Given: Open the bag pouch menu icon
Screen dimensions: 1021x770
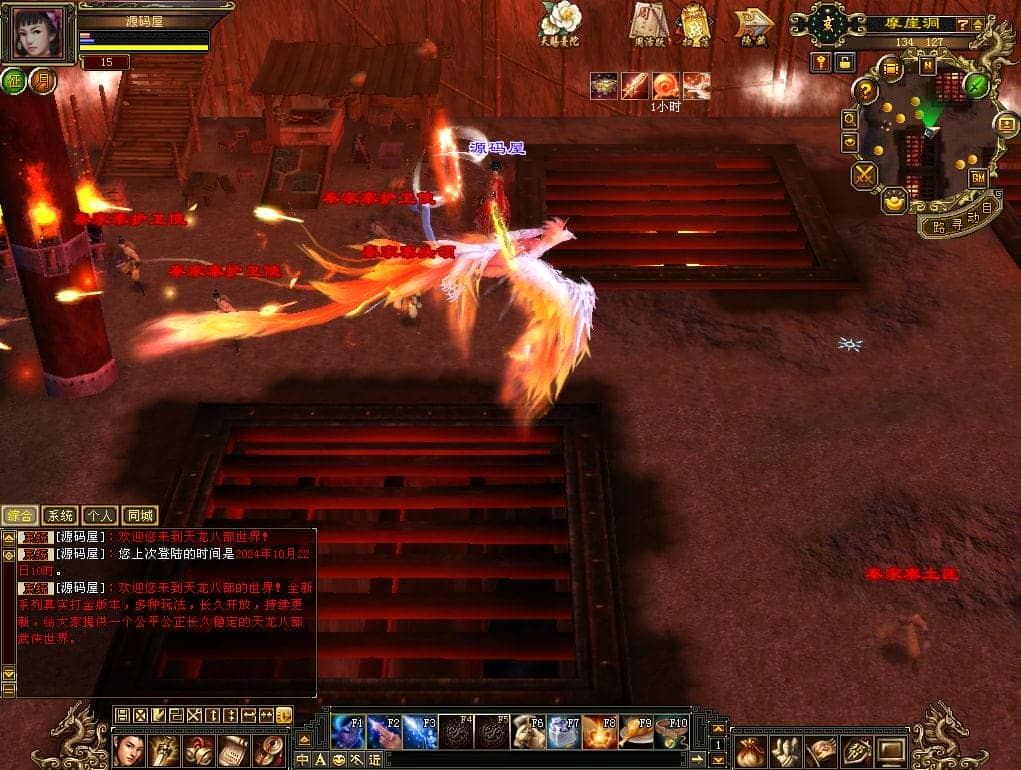Looking at the screenshot, I should [752, 749].
